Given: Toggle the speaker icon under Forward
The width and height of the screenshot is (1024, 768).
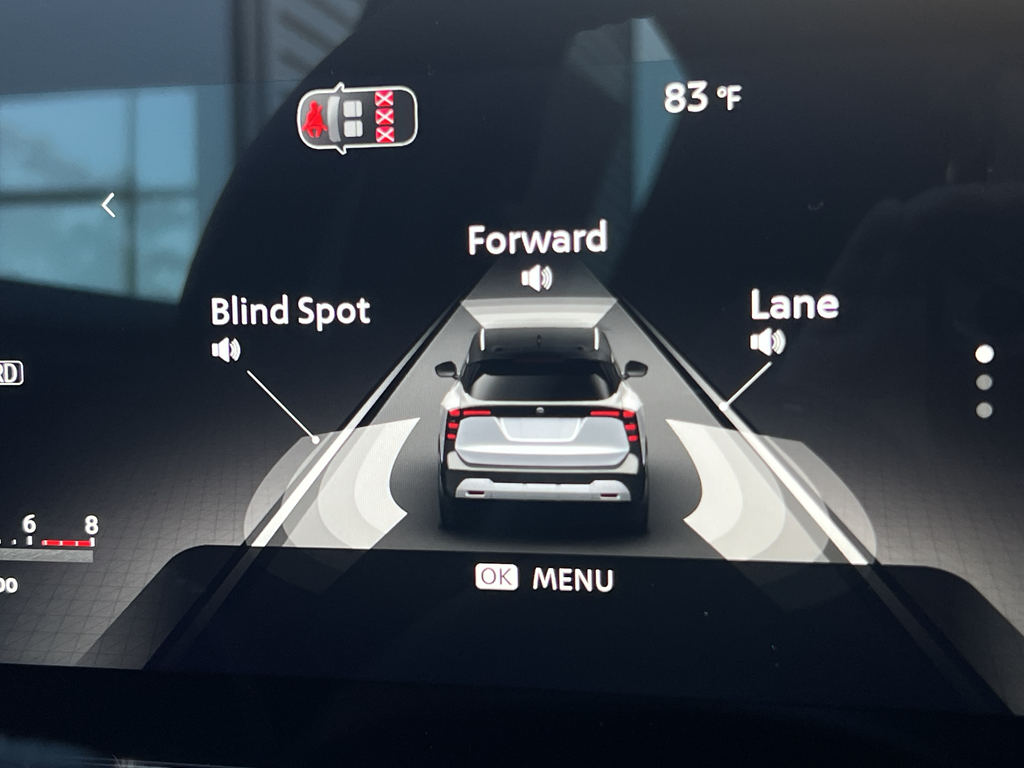Looking at the screenshot, I should coord(537,277).
